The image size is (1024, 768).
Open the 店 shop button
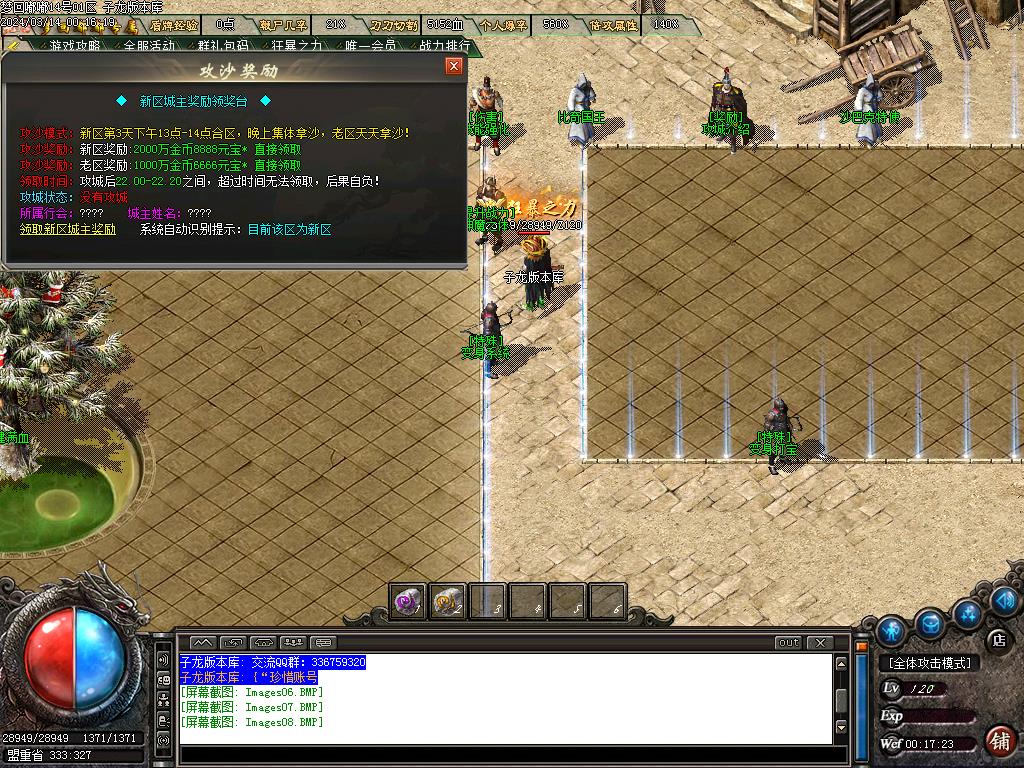997,639
